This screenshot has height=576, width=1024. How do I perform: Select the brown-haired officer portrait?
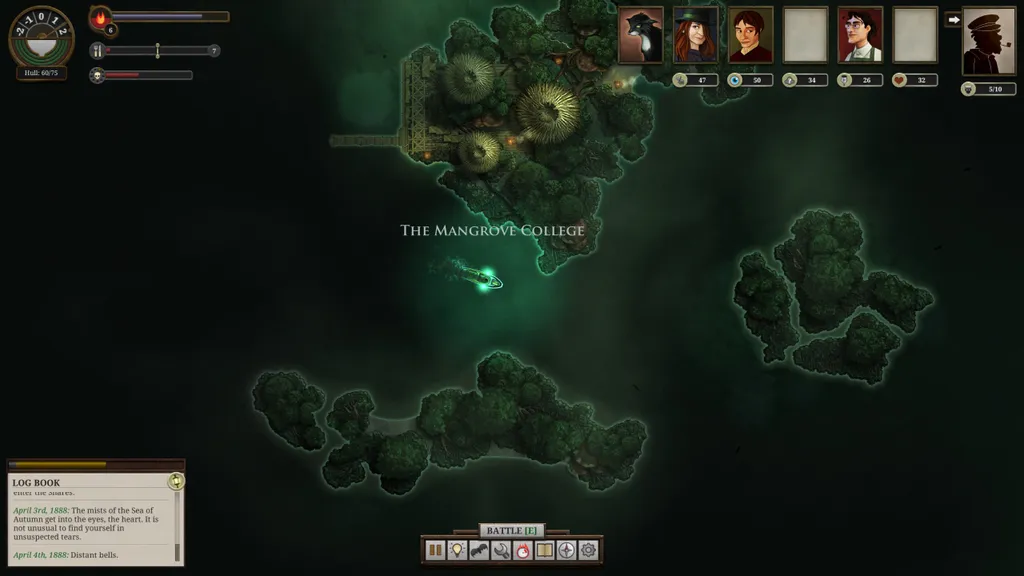[x=751, y=36]
